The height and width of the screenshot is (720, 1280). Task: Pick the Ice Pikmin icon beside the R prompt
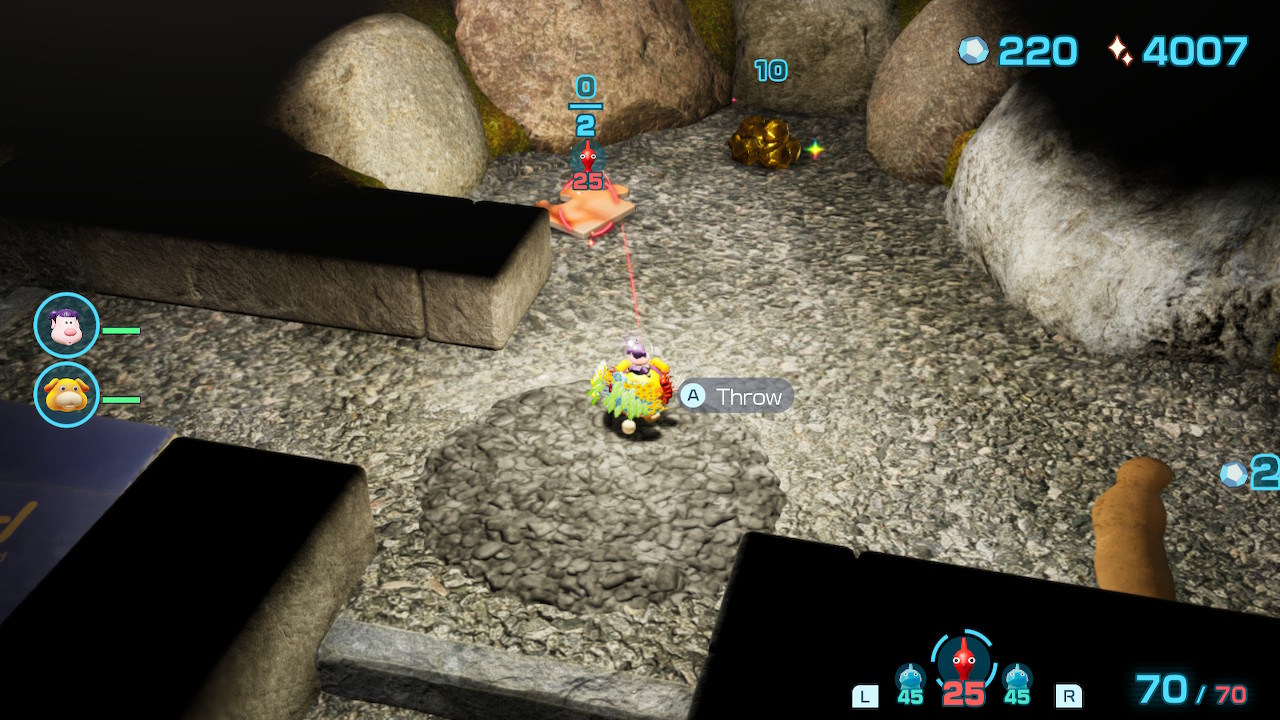coord(1017,679)
